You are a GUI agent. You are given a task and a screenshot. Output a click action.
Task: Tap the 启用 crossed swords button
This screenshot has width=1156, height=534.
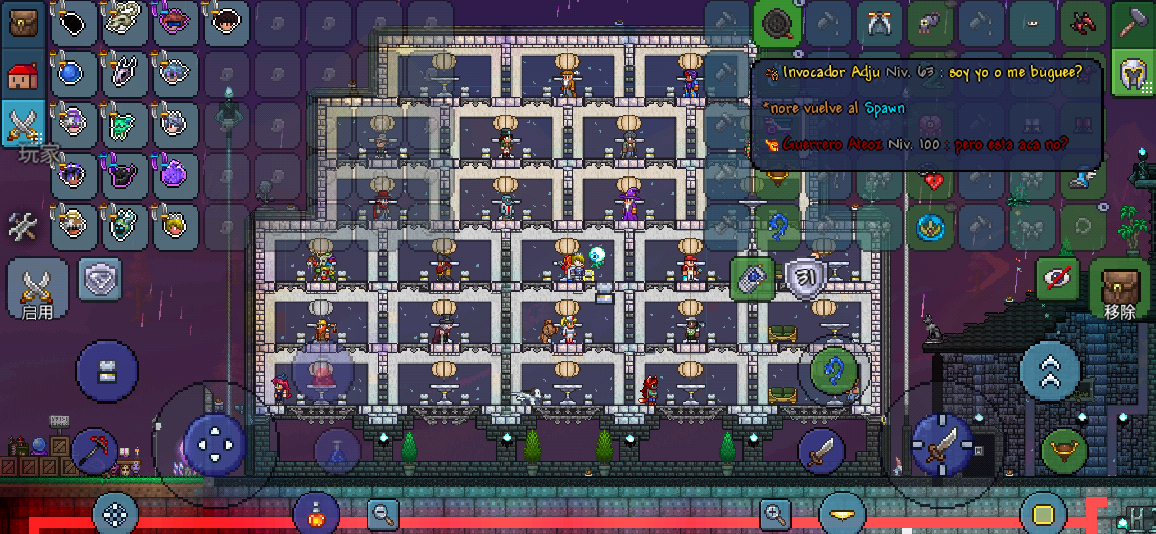coord(37,289)
